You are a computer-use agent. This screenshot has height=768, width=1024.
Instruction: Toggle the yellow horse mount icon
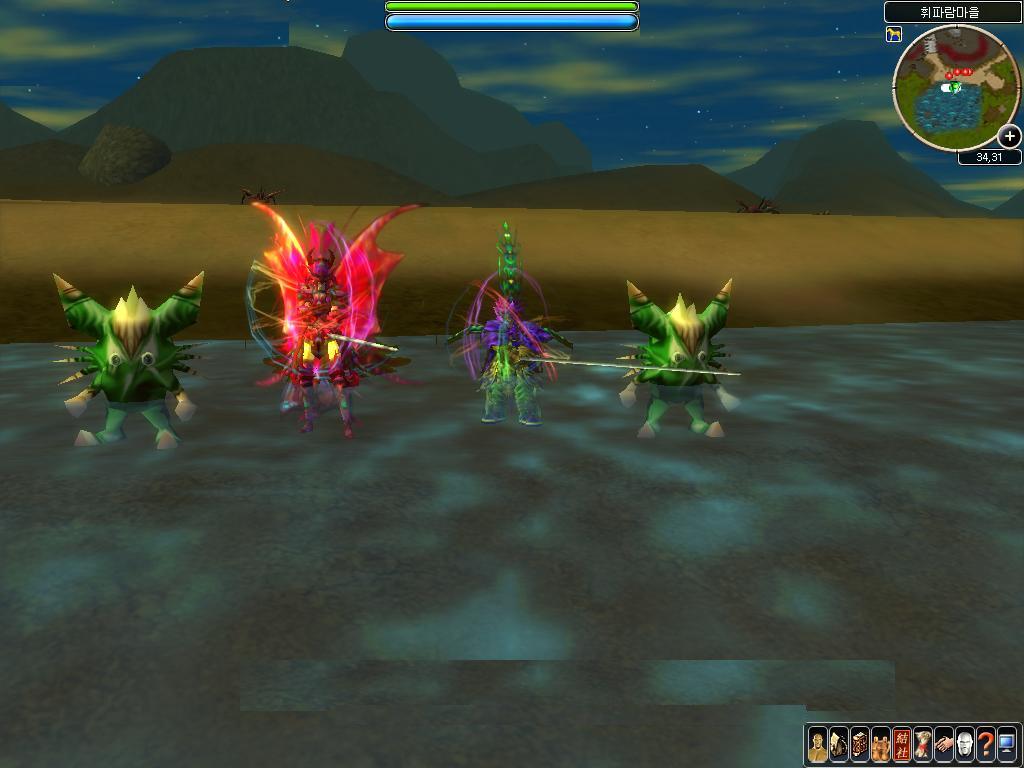pyautogui.click(x=894, y=35)
